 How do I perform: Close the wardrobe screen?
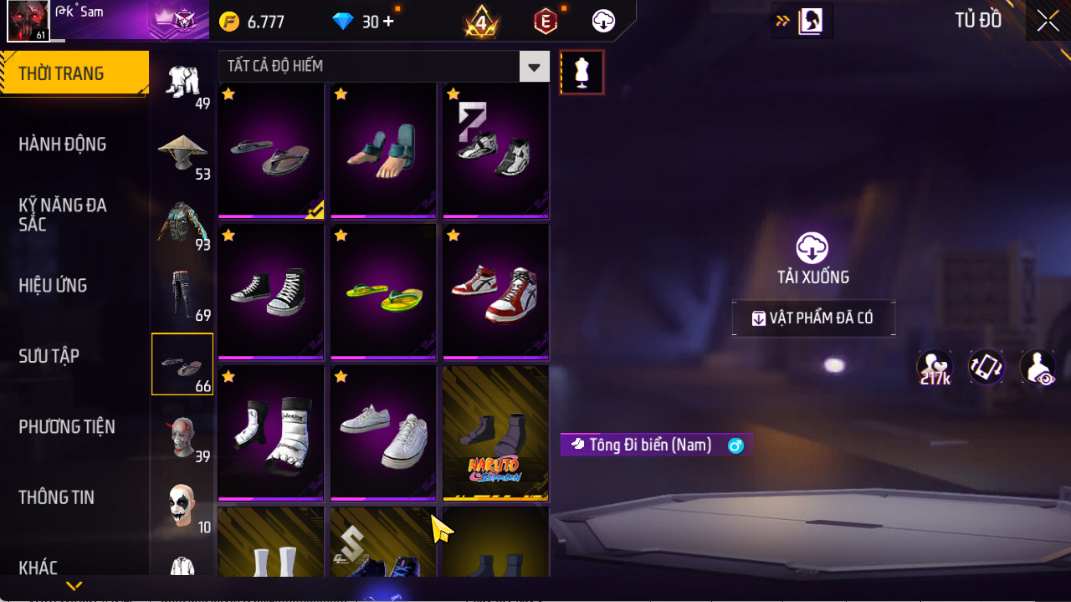pyautogui.click(x=1047, y=21)
